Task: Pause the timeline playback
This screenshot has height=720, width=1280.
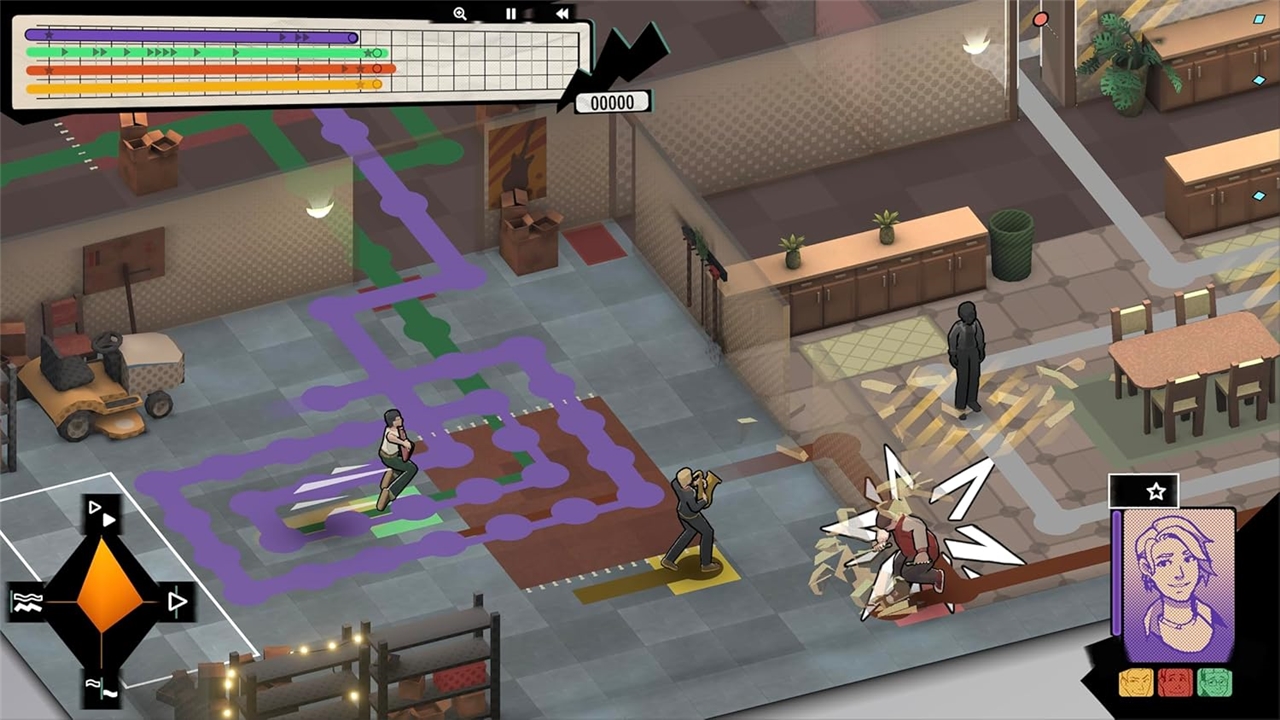Action: click(x=511, y=14)
